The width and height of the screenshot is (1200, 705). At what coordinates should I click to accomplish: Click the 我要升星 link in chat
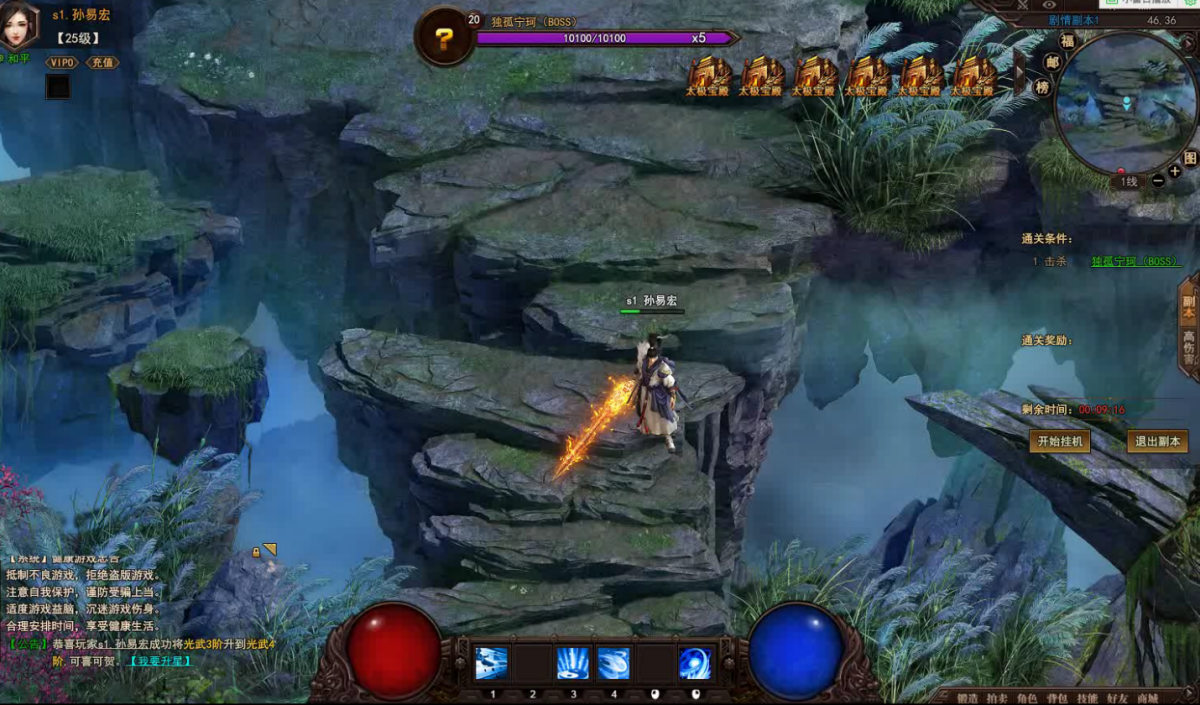click(x=158, y=661)
